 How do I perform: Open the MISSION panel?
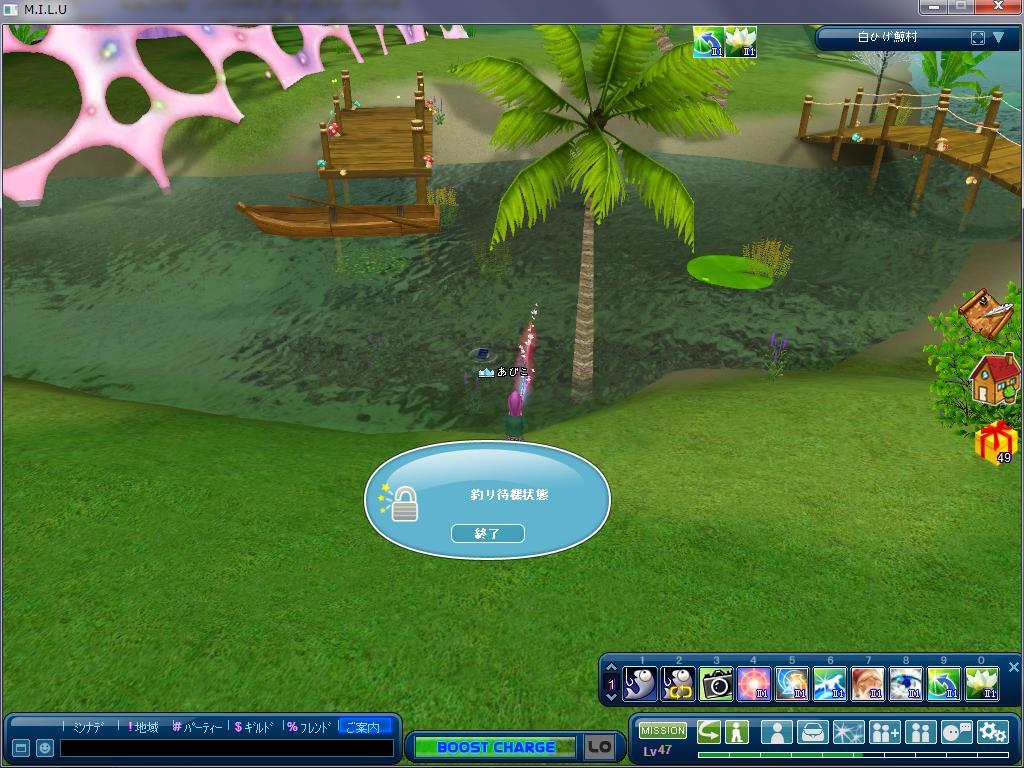[663, 731]
